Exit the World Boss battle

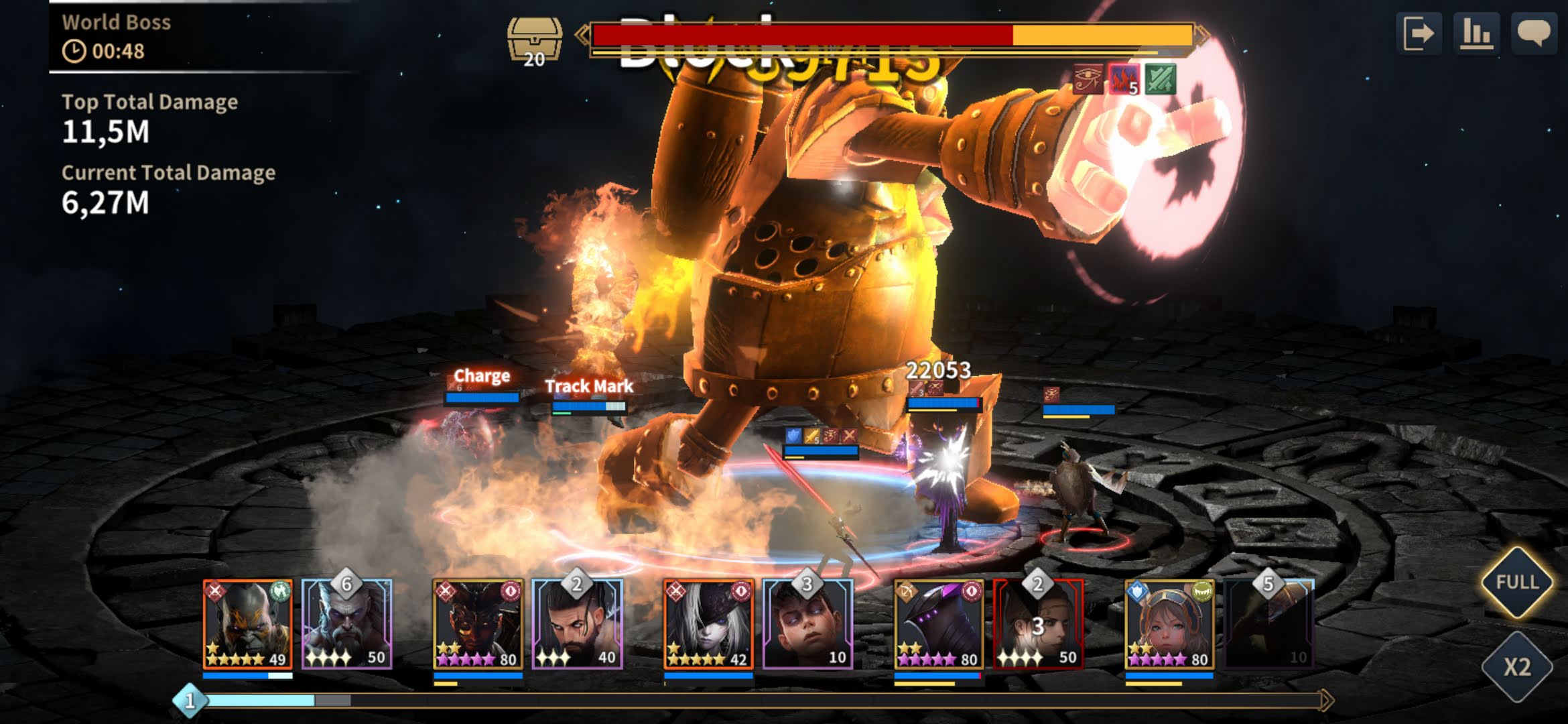tap(1419, 33)
